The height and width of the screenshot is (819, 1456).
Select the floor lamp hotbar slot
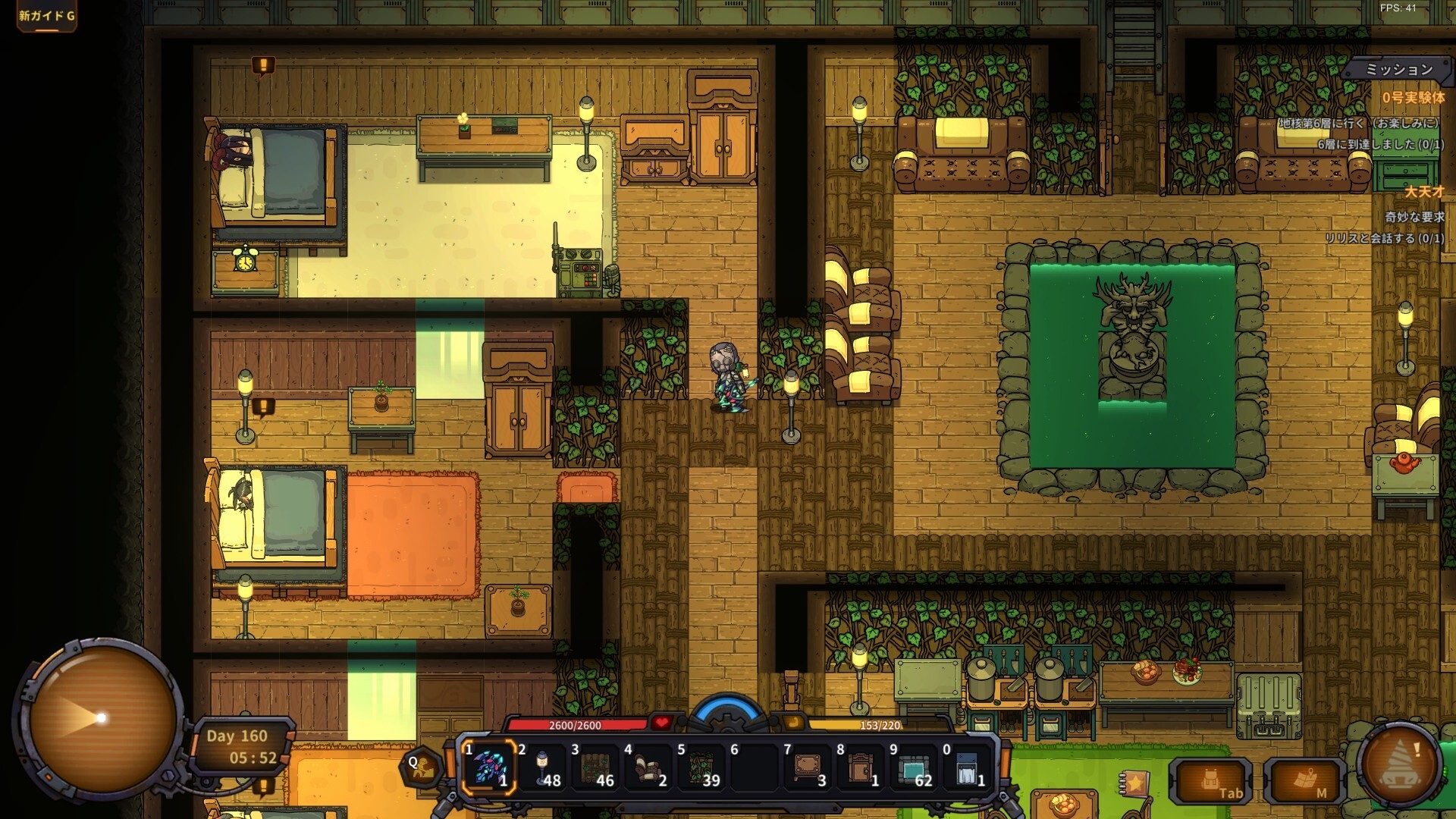(x=543, y=766)
